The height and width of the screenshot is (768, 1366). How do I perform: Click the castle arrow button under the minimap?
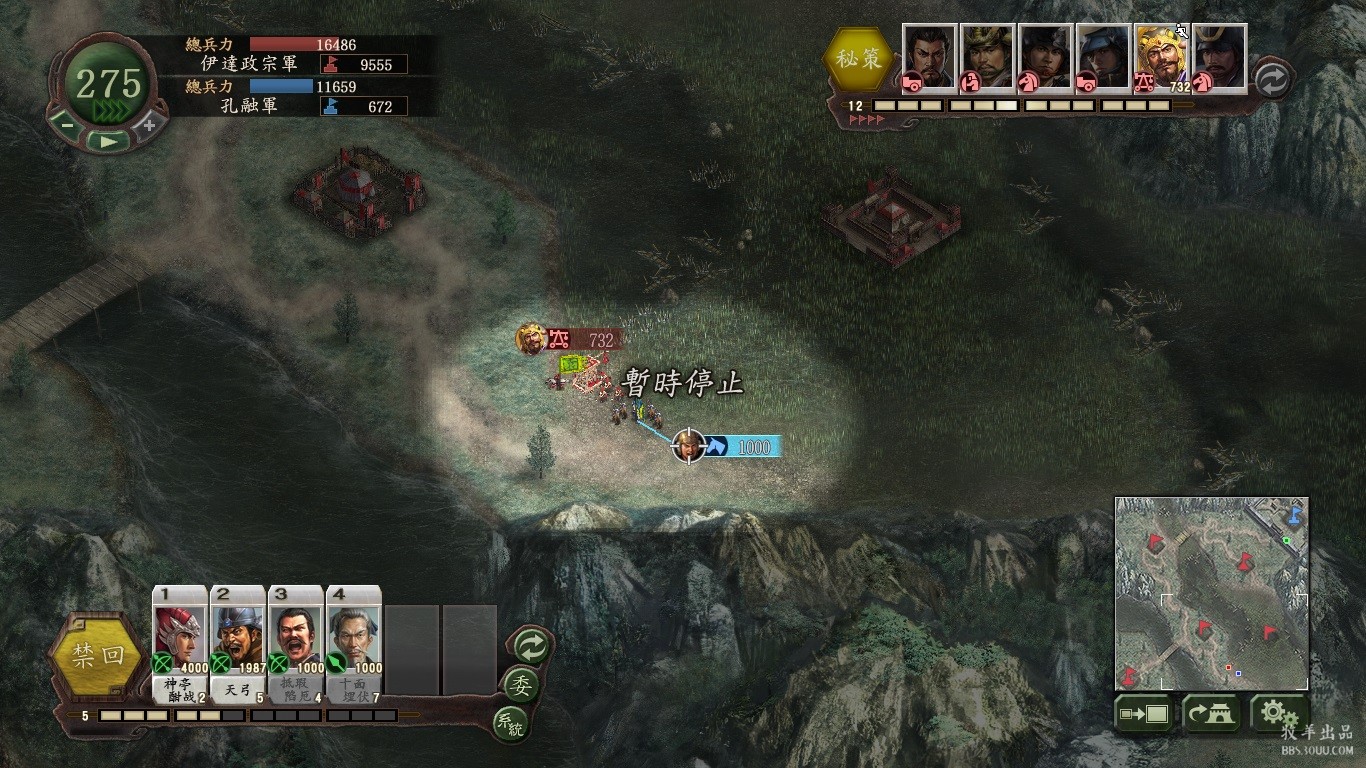pos(1211,713)
